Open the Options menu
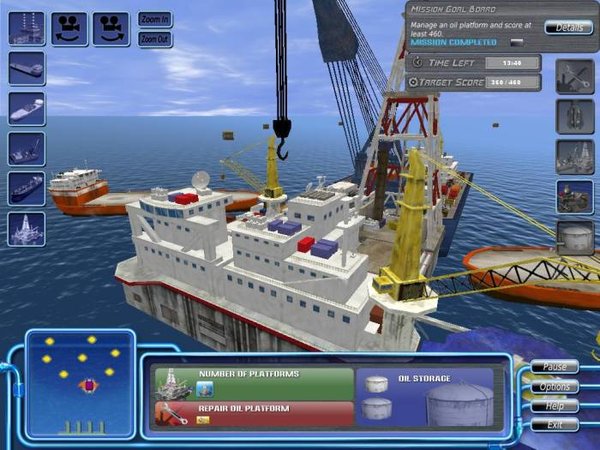 click(x=554, y=386)
